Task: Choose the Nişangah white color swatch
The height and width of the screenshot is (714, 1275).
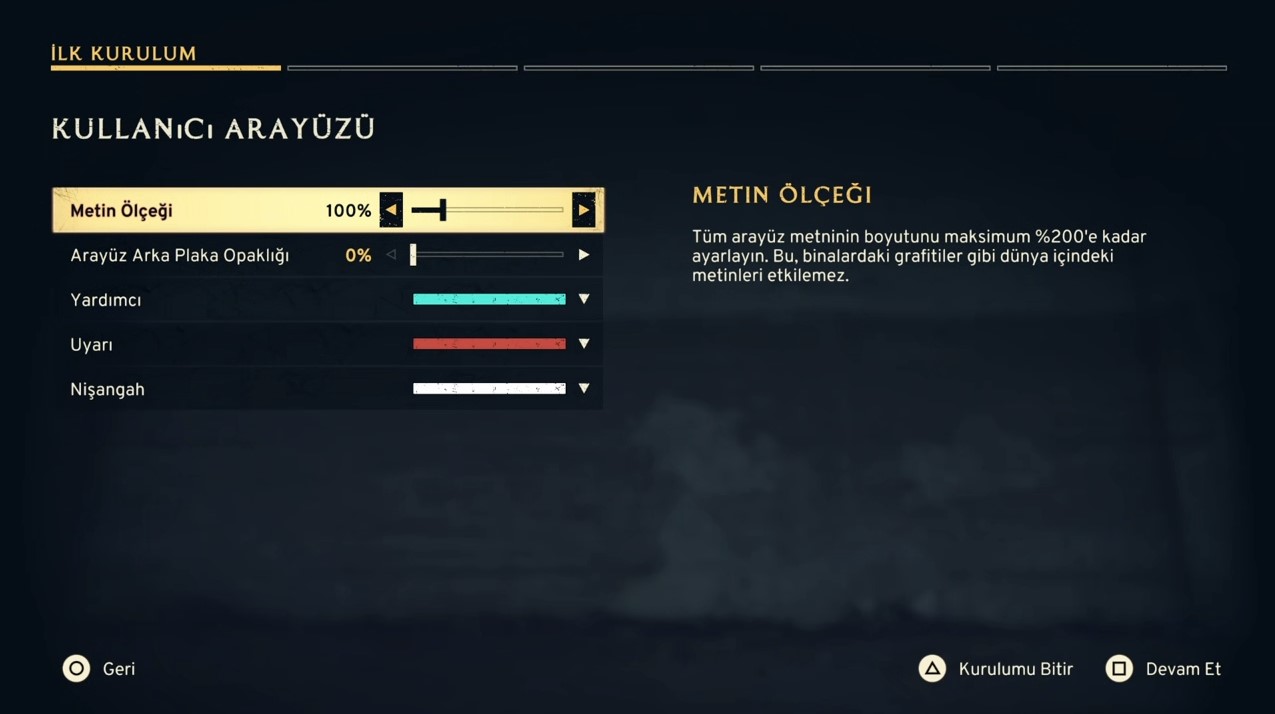Action: tap(489, 388)
